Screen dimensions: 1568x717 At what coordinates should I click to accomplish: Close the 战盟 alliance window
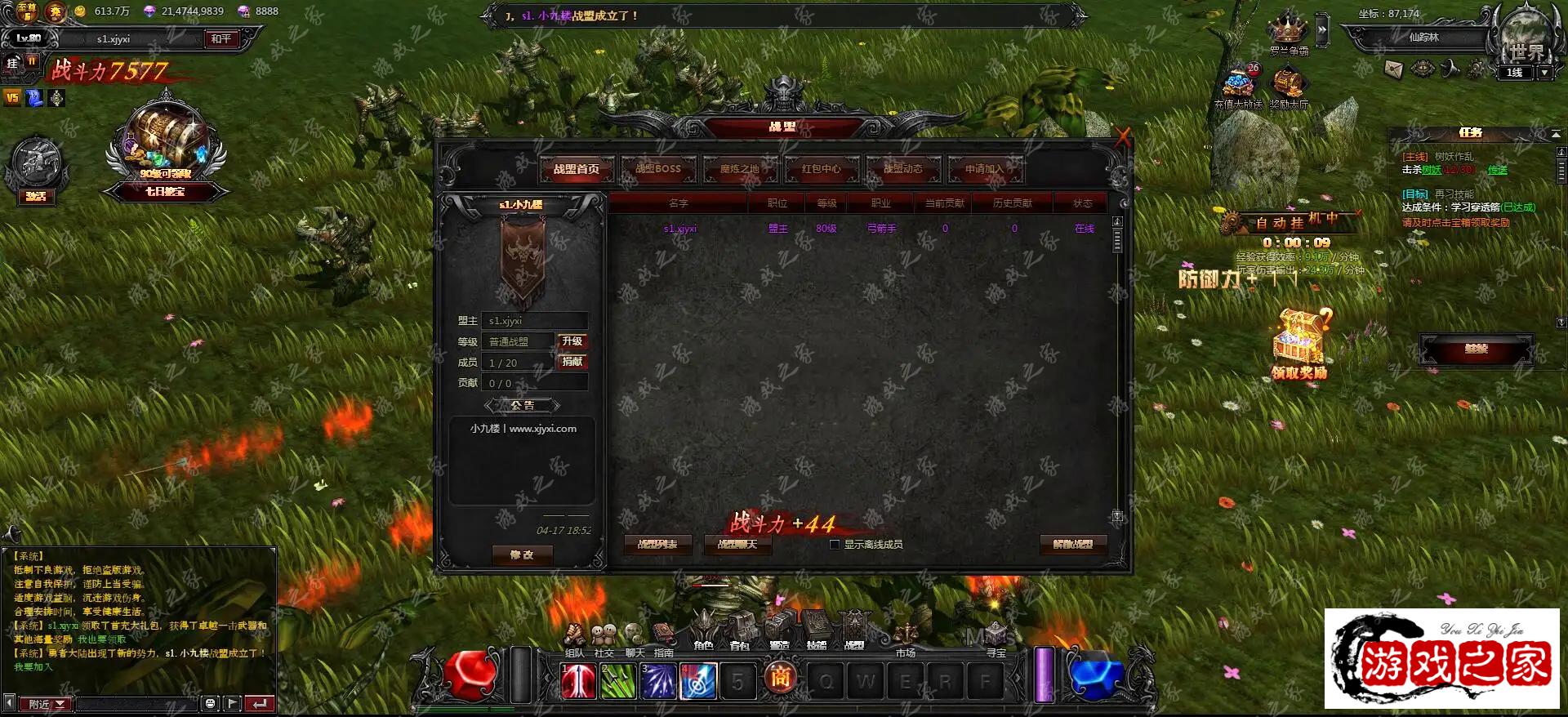[1123, 137]
